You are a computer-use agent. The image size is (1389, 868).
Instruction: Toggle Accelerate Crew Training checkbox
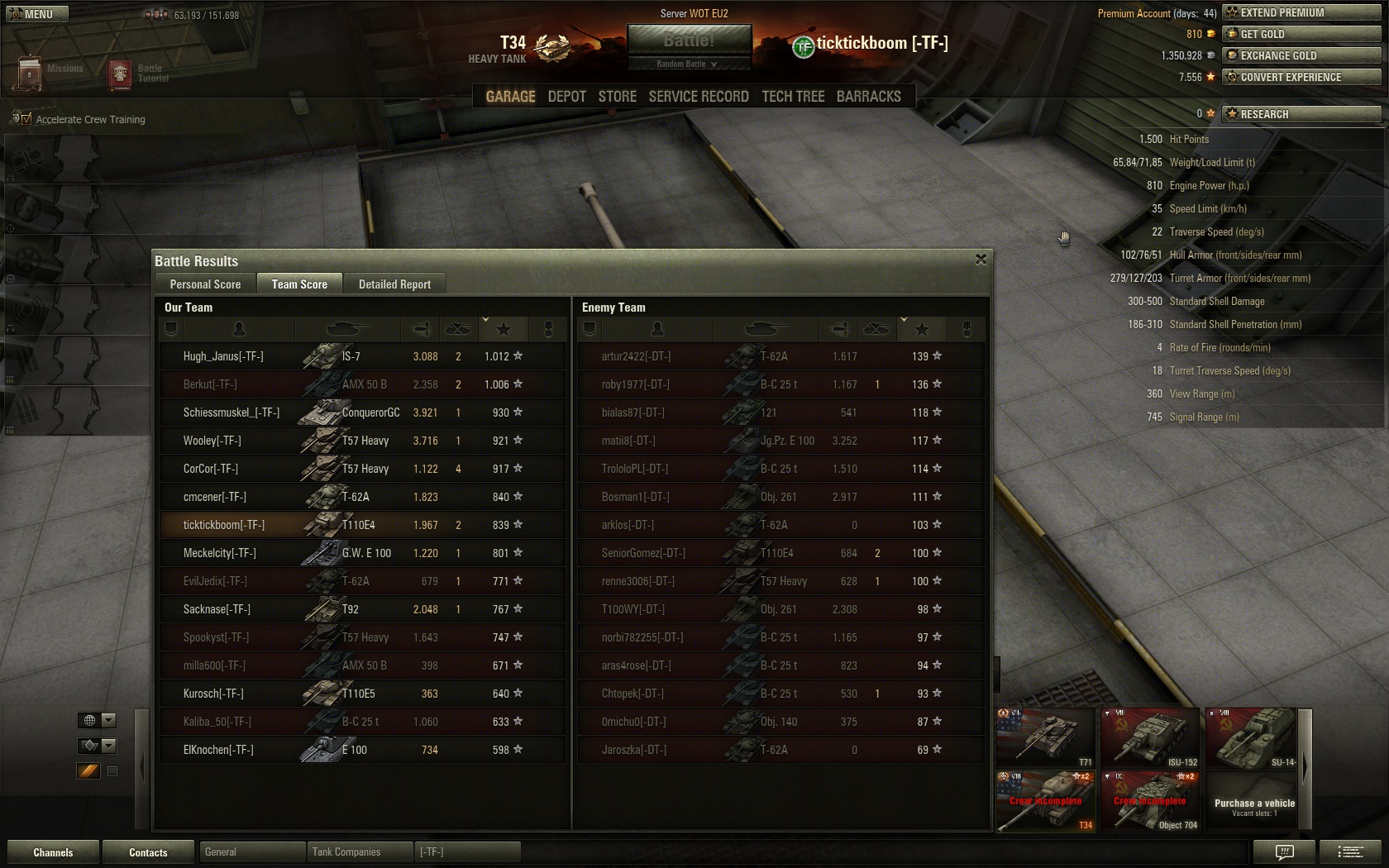coord(26,119)
